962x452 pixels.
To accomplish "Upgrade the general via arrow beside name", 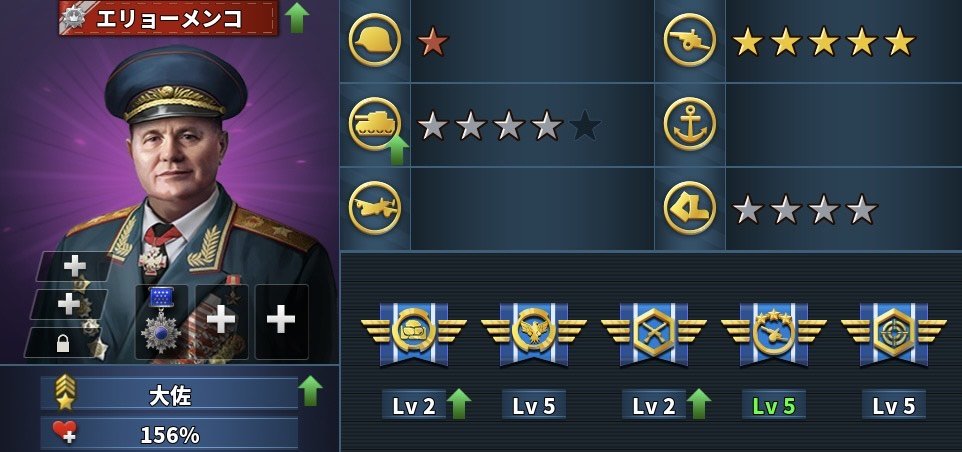I will coord(296,17).
